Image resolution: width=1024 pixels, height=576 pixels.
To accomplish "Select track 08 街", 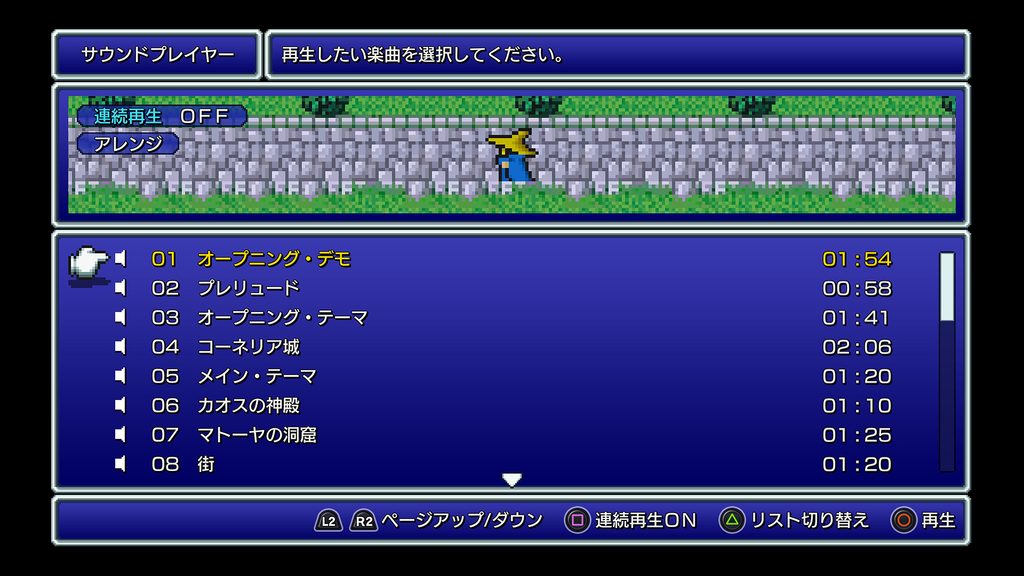I will (x=206, y=464).
